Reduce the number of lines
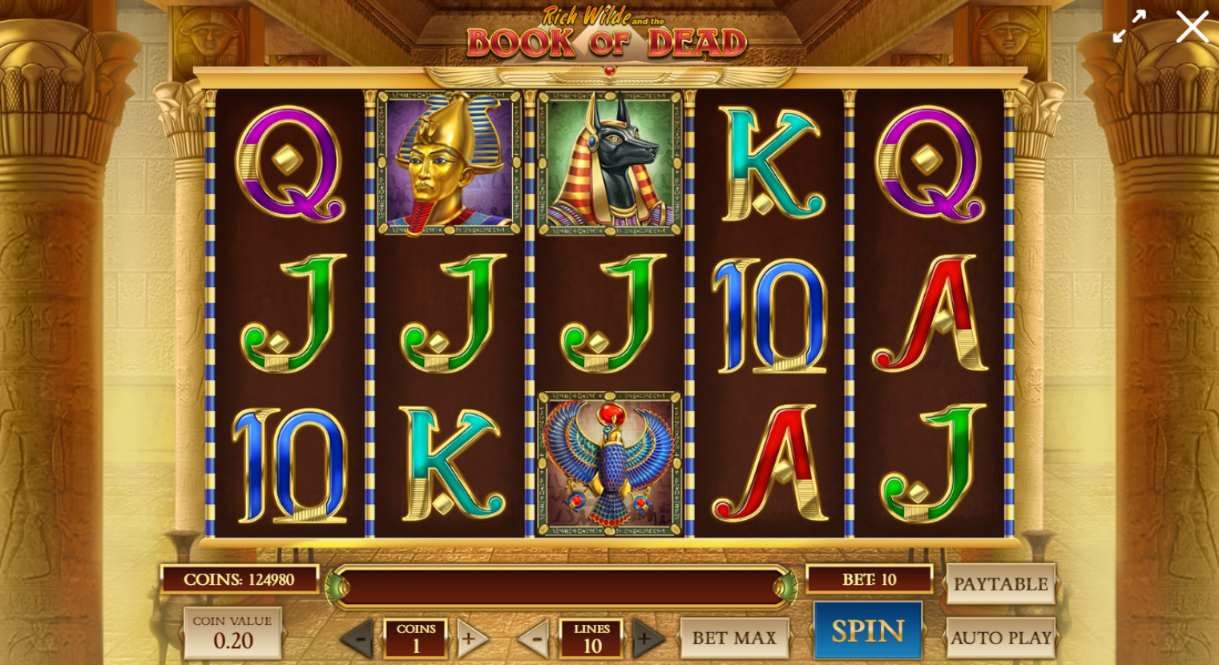 534,638
